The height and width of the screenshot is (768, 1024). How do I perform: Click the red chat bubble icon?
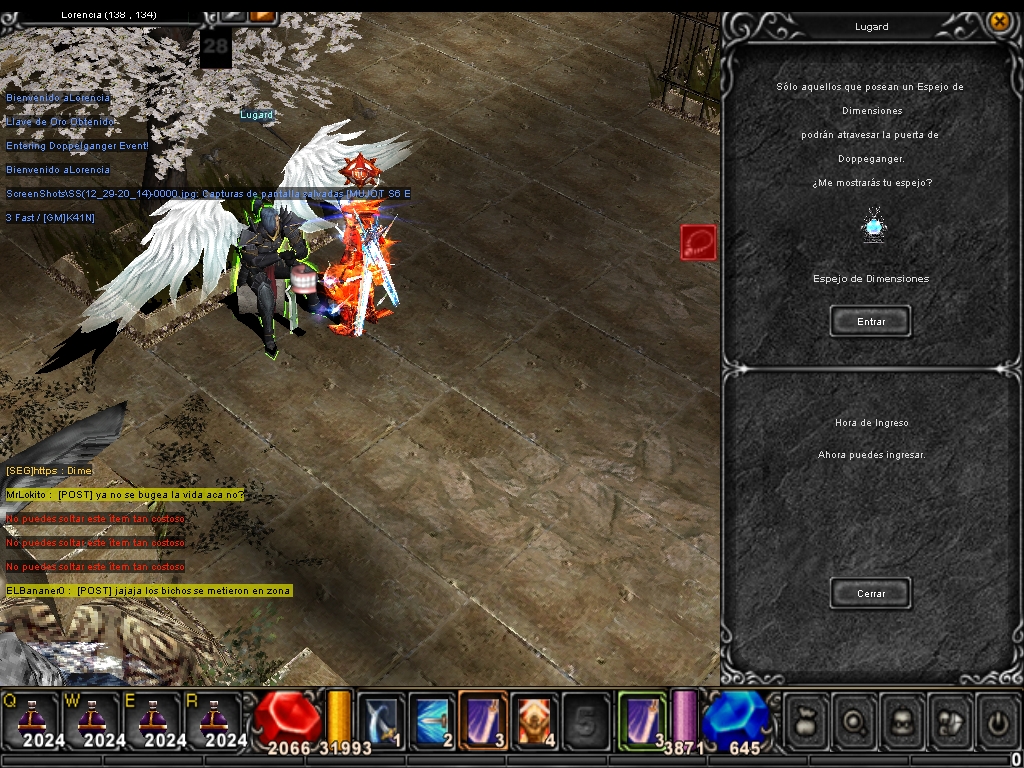698,242
